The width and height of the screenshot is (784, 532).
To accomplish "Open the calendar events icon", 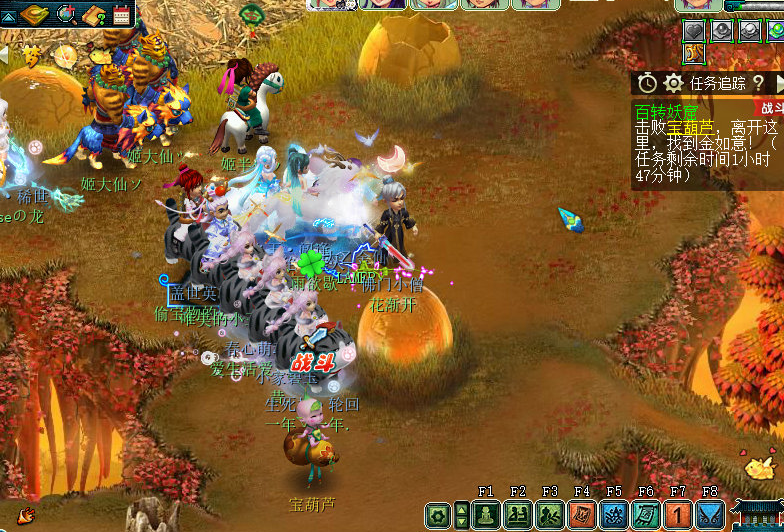I will pyautogui.click(x=122, y=14).
